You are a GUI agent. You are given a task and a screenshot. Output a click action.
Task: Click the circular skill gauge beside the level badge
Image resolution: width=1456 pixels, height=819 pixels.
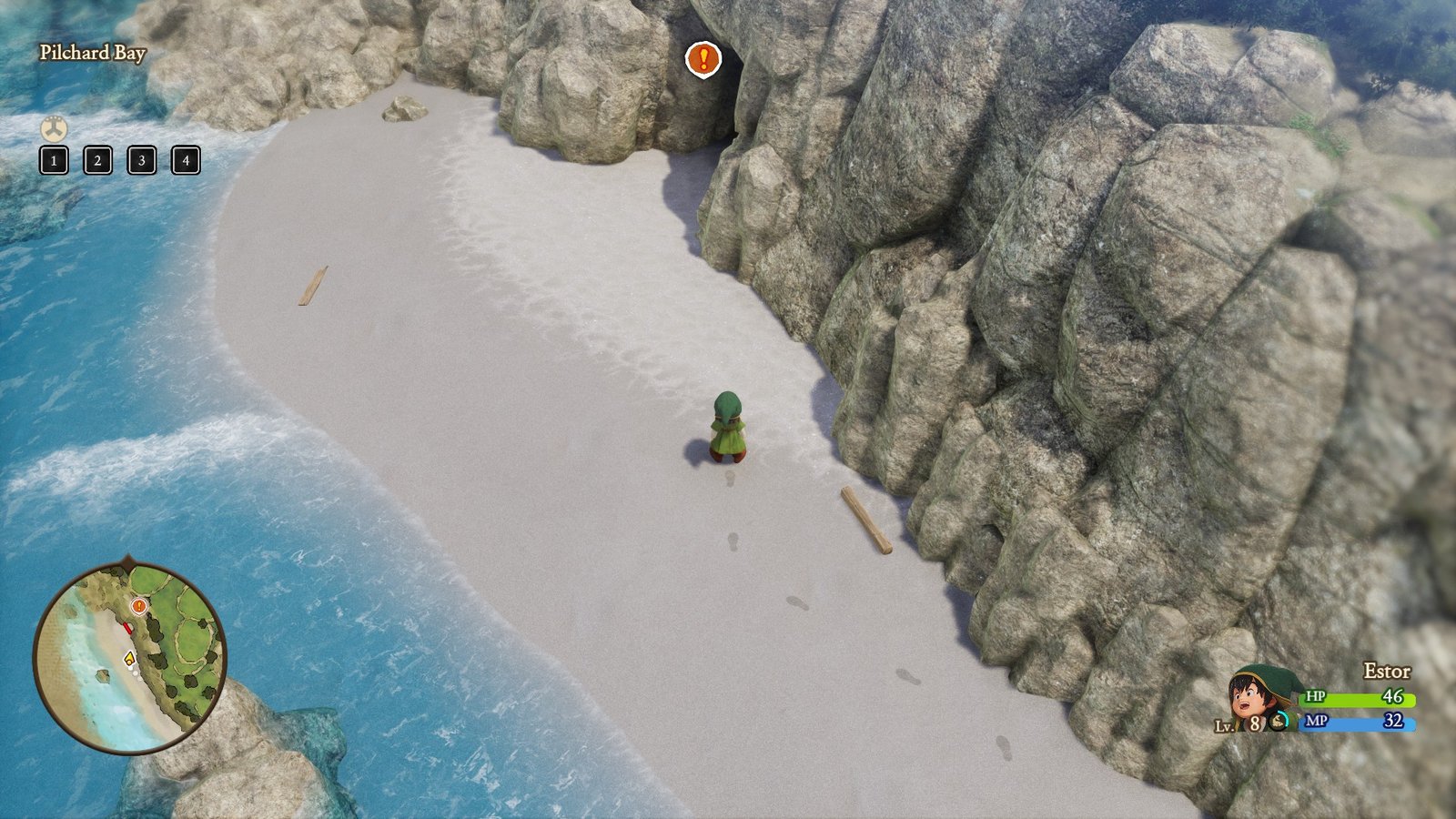point(1279,722)
